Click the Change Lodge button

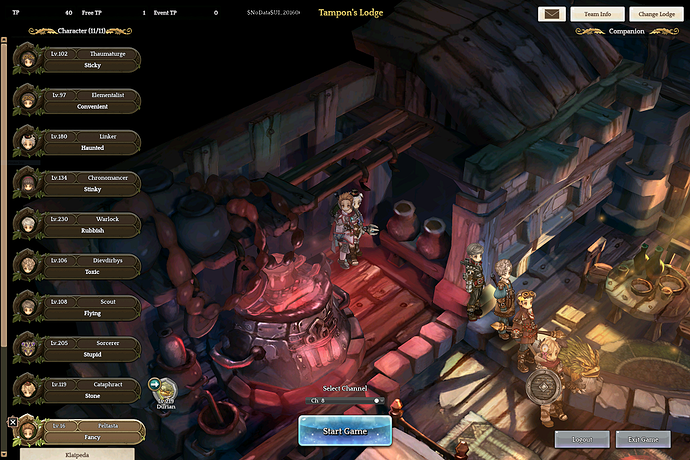(655, 14)
